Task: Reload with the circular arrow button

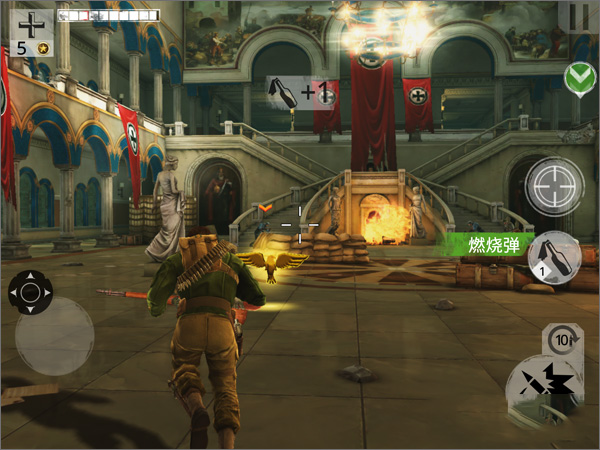Action: pyautogui.click(x=562, y=341)
